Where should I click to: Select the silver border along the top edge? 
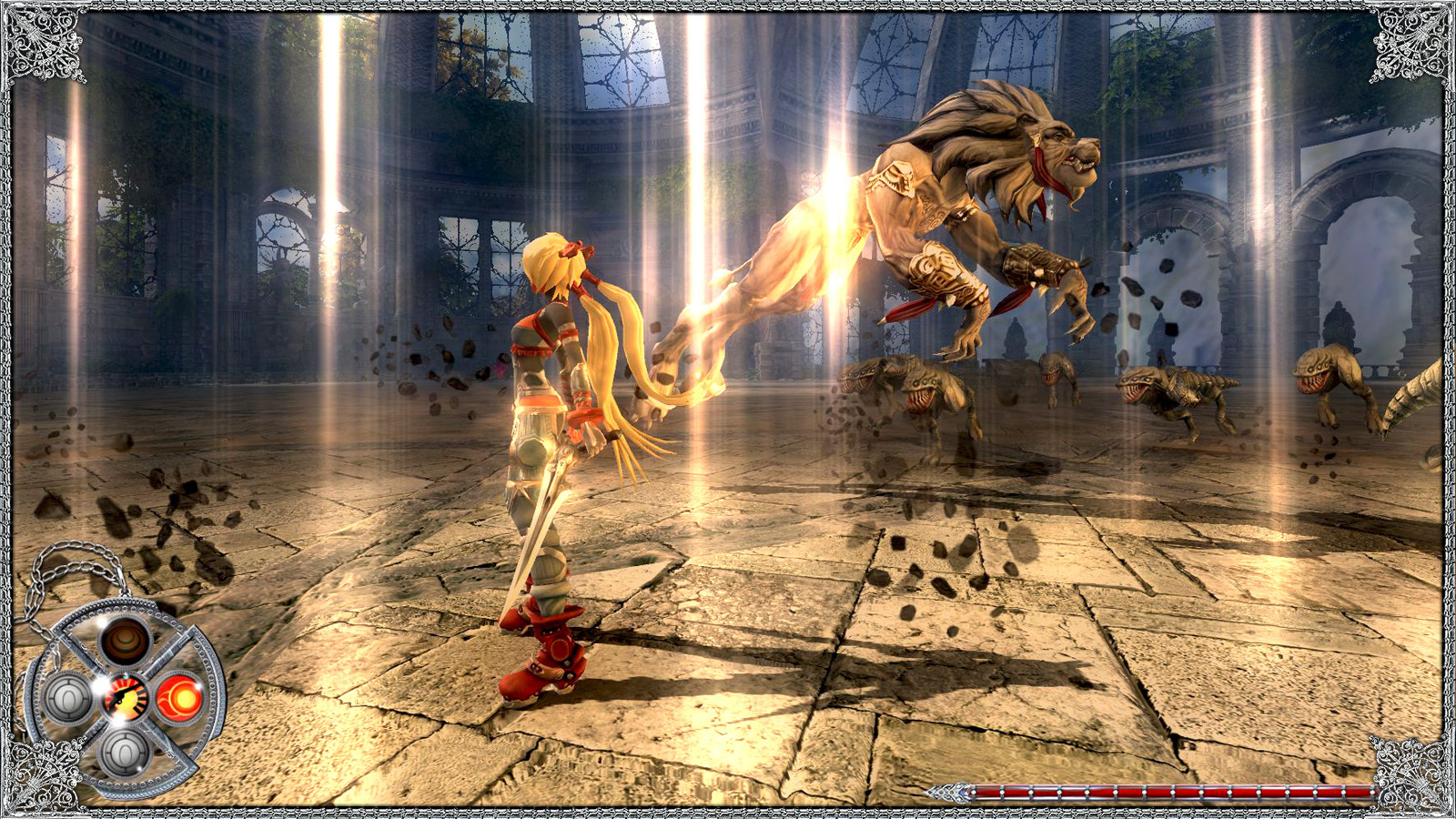tap(728, 7)
